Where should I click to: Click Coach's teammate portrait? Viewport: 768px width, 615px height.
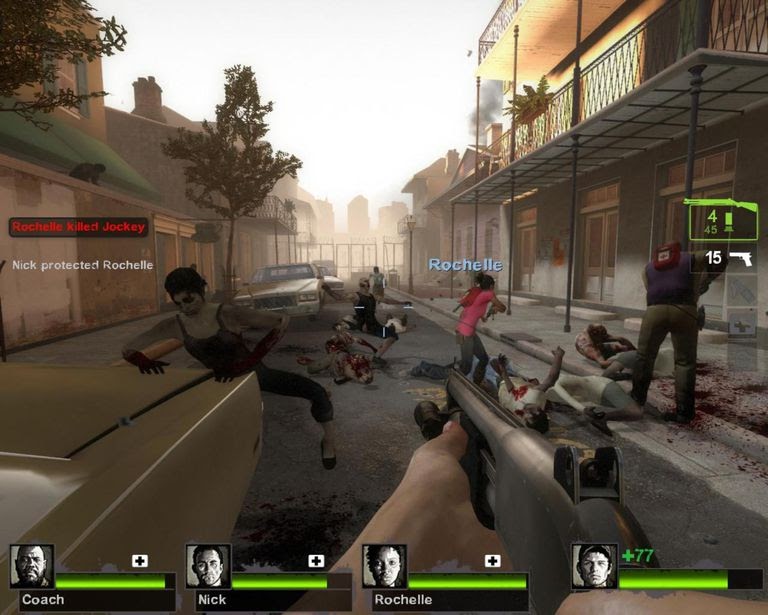click(x=32, y=566)
